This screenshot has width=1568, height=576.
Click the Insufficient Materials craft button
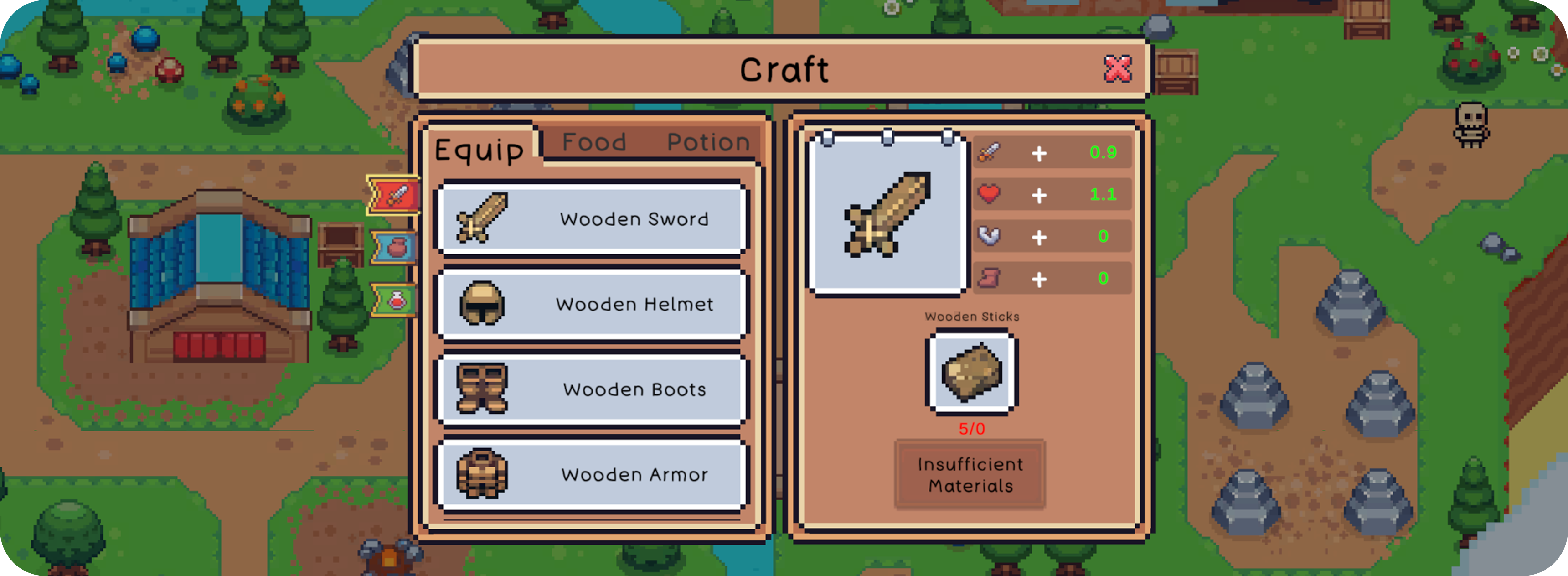[970, 475]
